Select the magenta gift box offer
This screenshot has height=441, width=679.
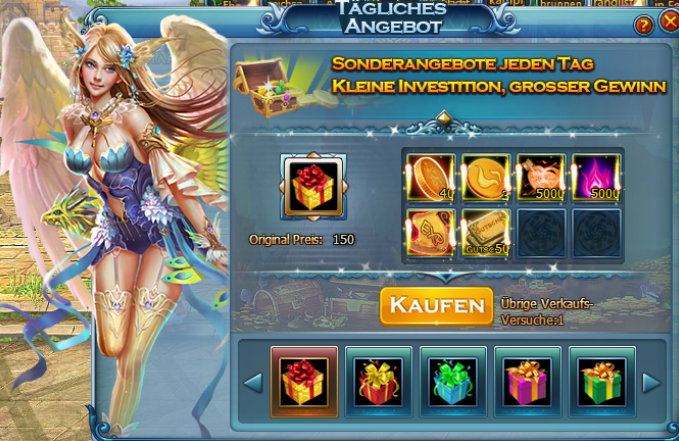pos(527,381)
